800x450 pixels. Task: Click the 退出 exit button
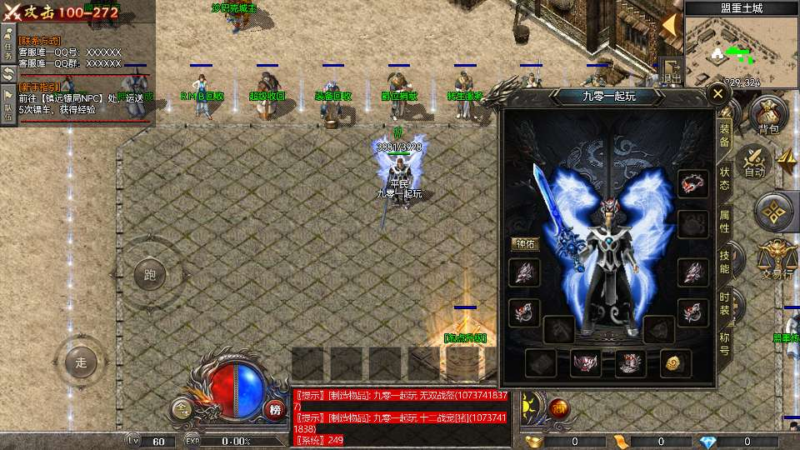[x=672, y=72]
